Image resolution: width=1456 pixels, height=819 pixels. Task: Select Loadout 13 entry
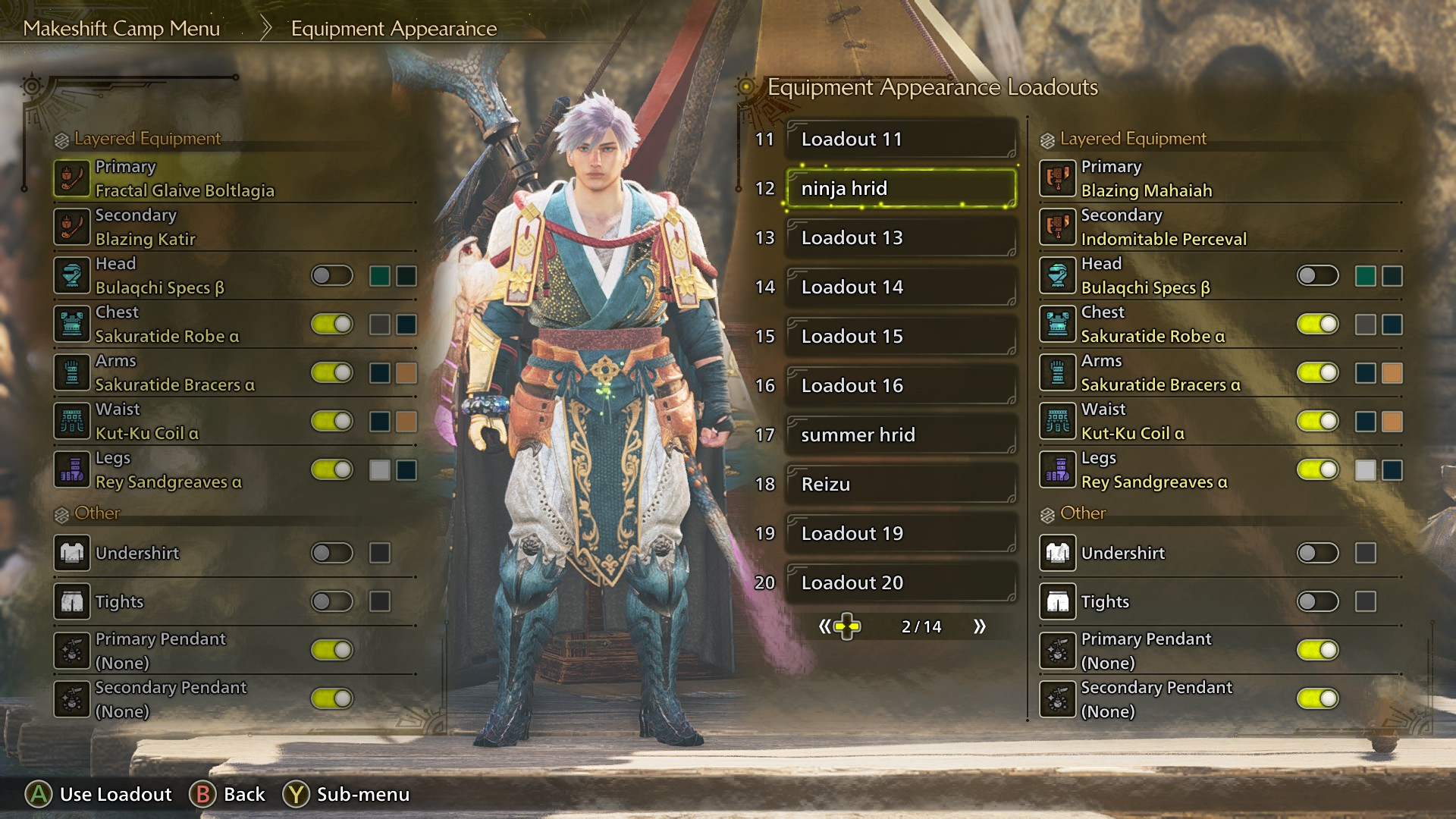point(901,237)
